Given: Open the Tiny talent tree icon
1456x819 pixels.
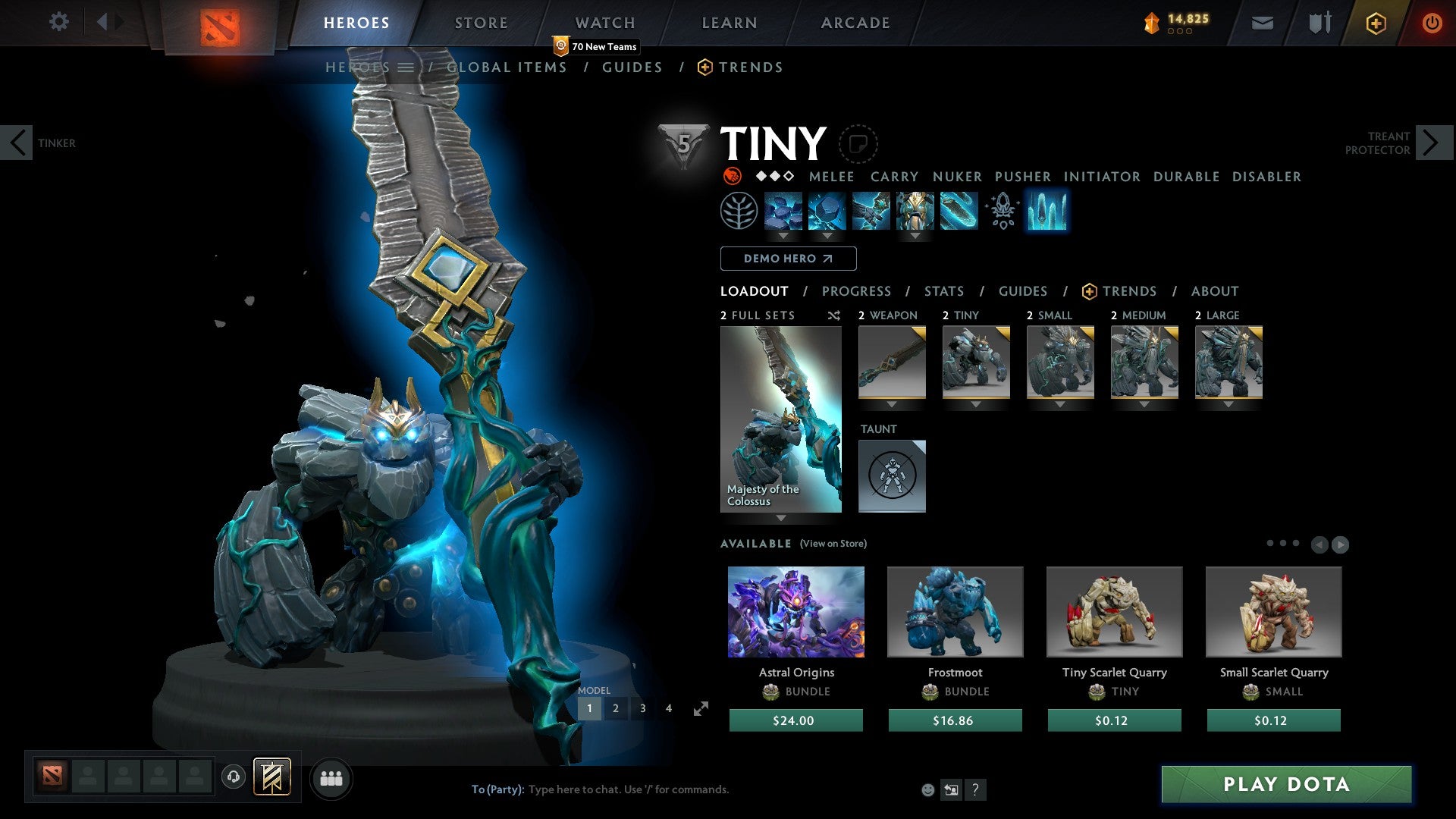Looking at the screenshot, I should [x=739, y=212].
